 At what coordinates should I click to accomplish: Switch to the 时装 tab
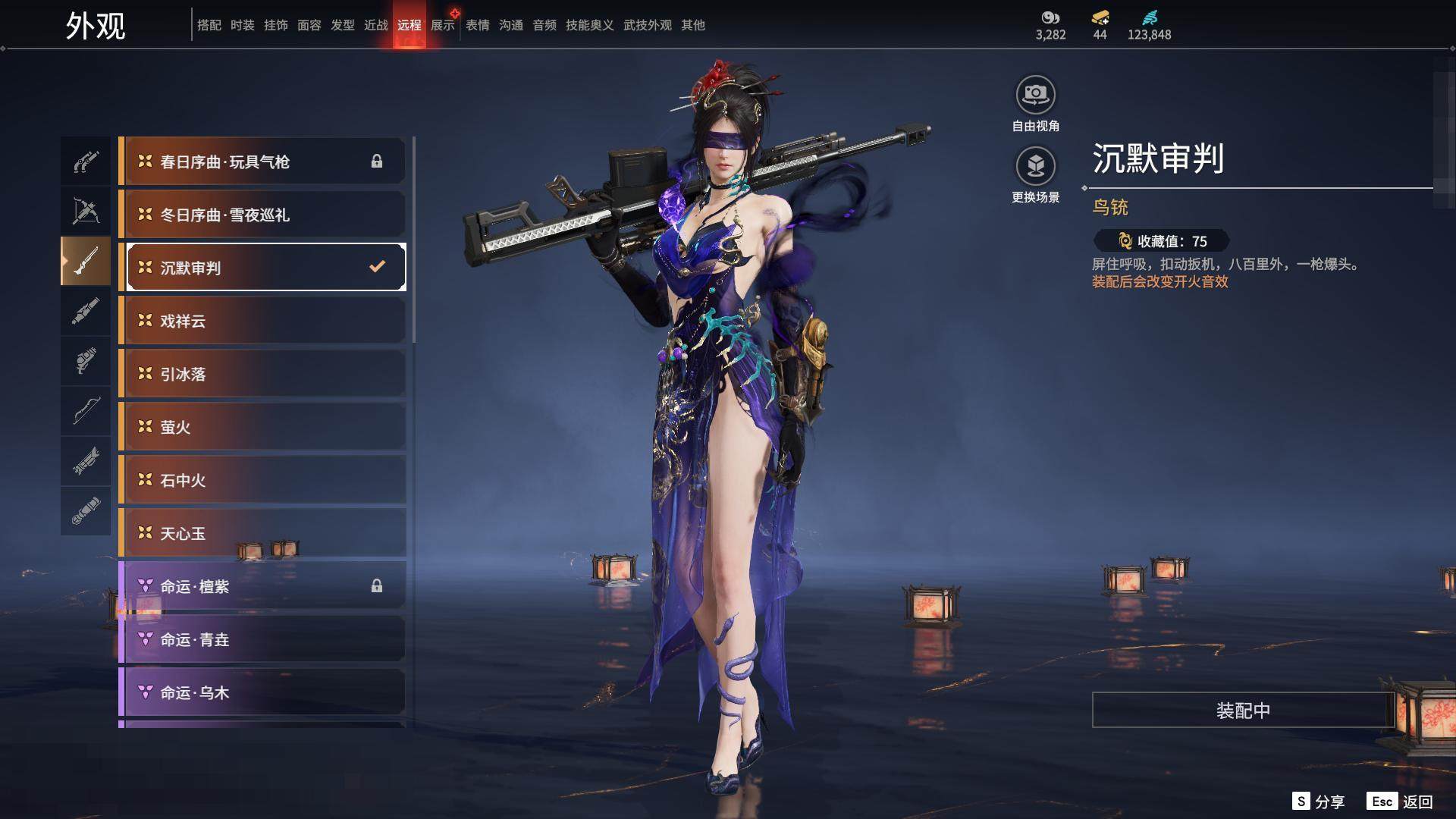[x=243, y=25]
